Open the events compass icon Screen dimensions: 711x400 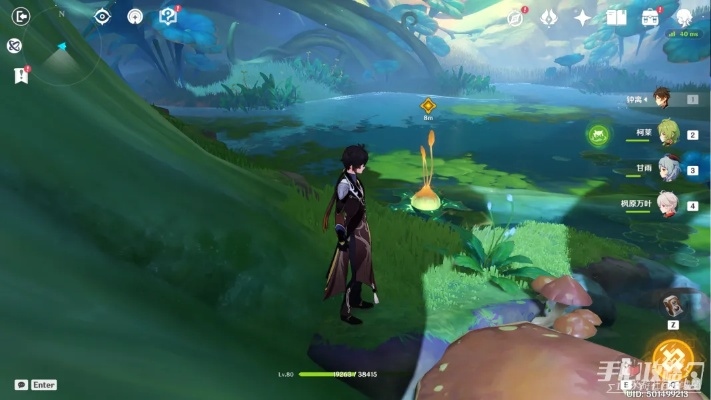(x=516, y=17)
